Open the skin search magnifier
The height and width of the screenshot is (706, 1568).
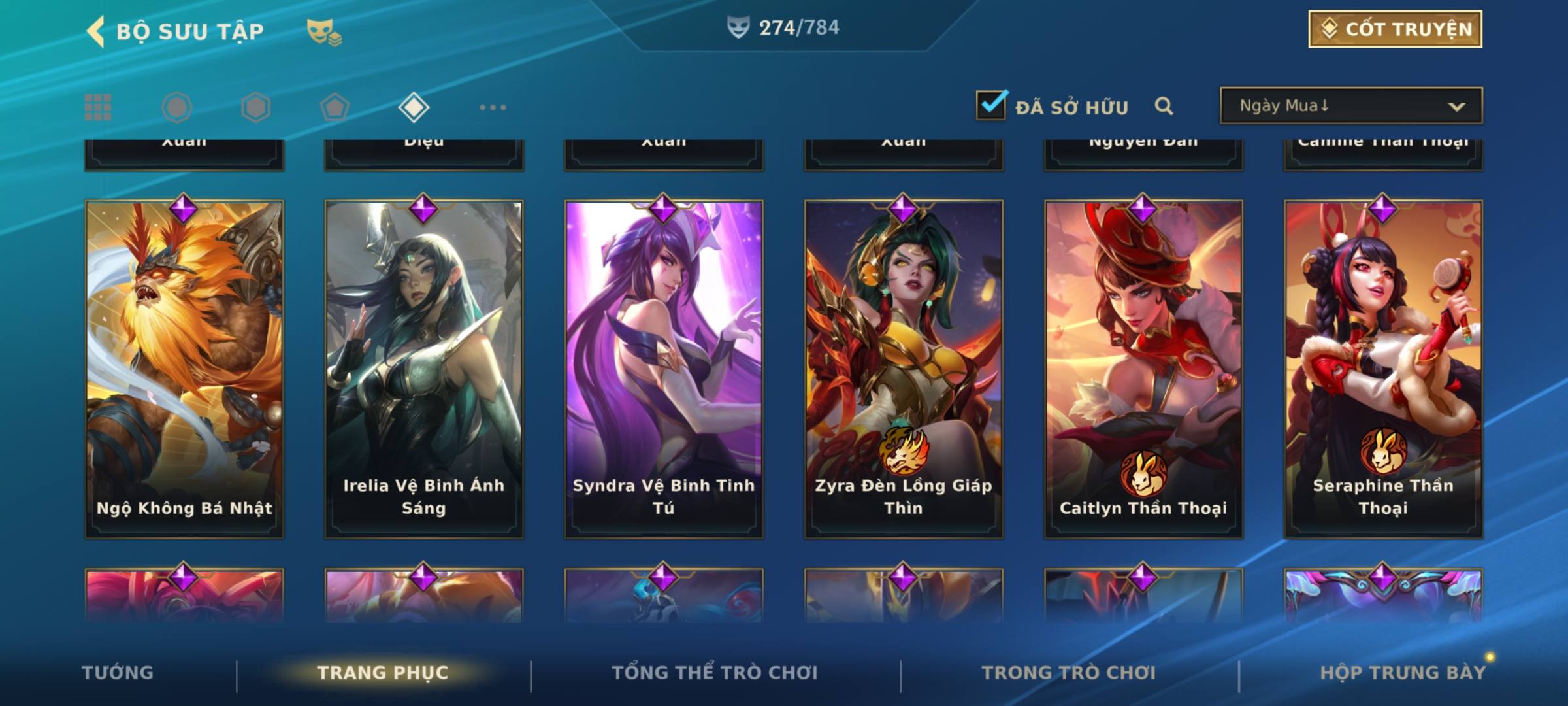[1164, 106]
